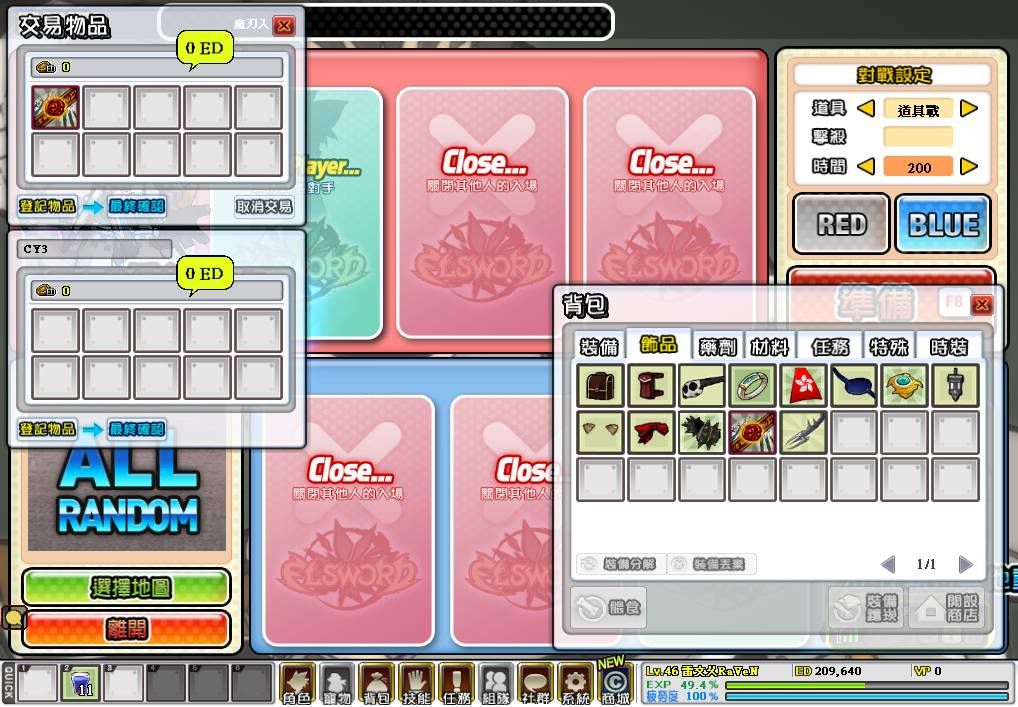Open the 商城 cash shop
The image size is (1018, 707).
[613, 685]
